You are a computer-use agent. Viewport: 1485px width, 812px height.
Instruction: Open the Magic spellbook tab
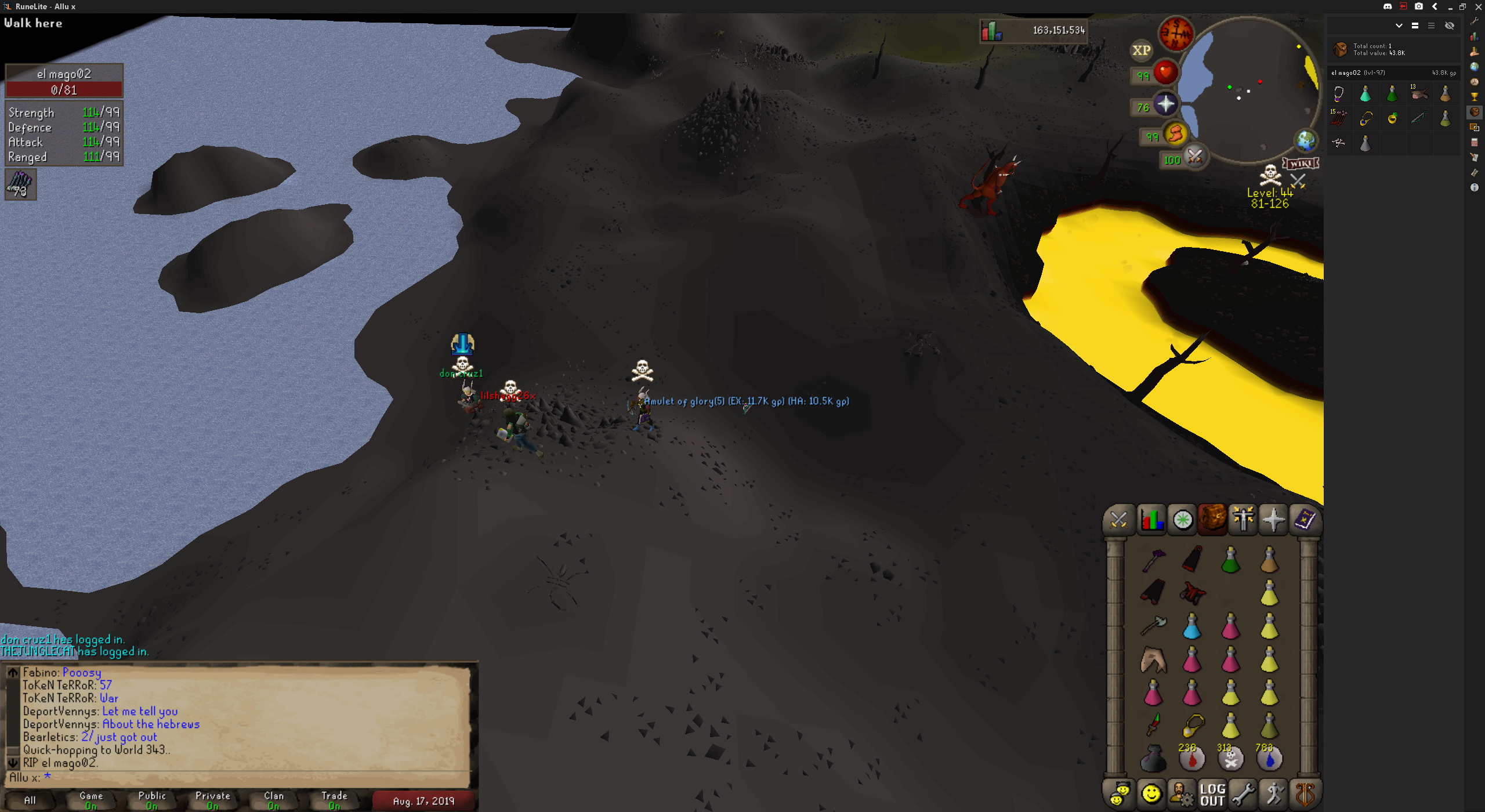1305,519
